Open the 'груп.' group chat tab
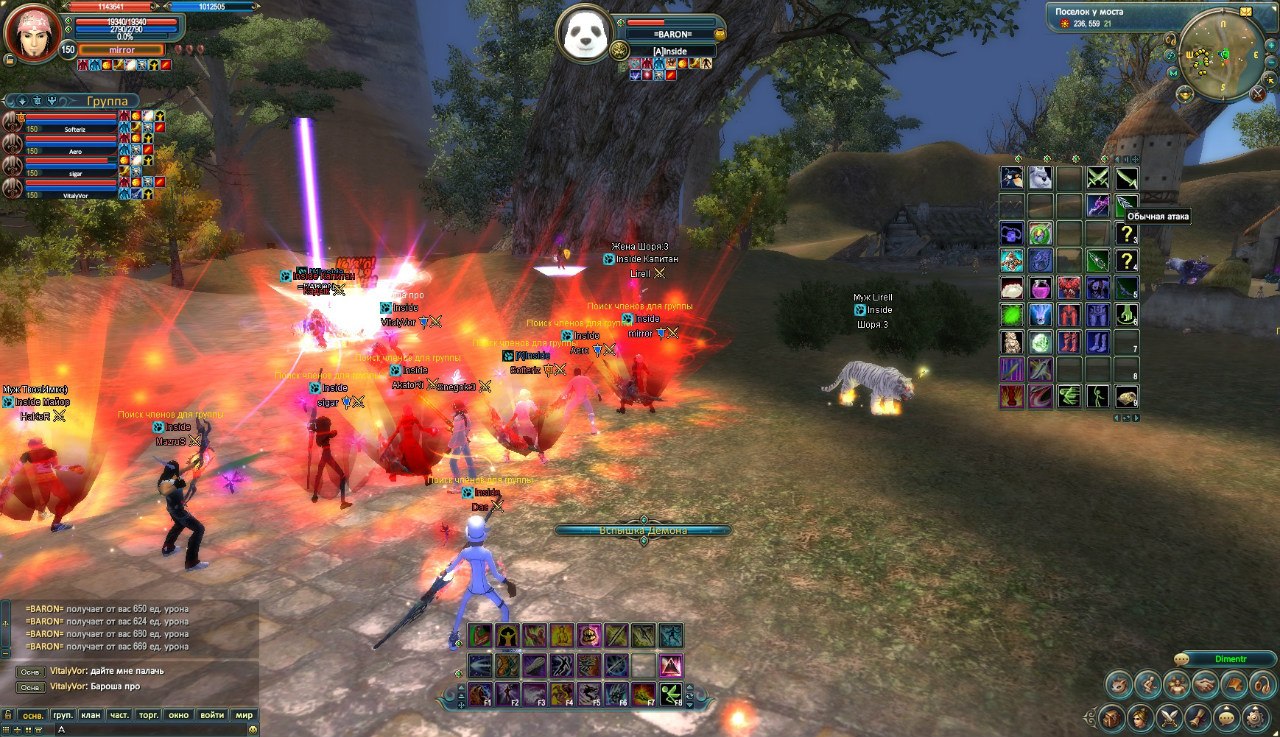Screen dimensions: 1280x737 tap(62, 716)
